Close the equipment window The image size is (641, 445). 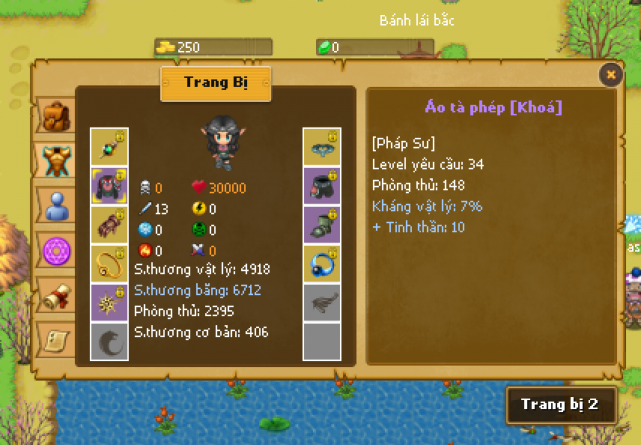coord(610,74)
